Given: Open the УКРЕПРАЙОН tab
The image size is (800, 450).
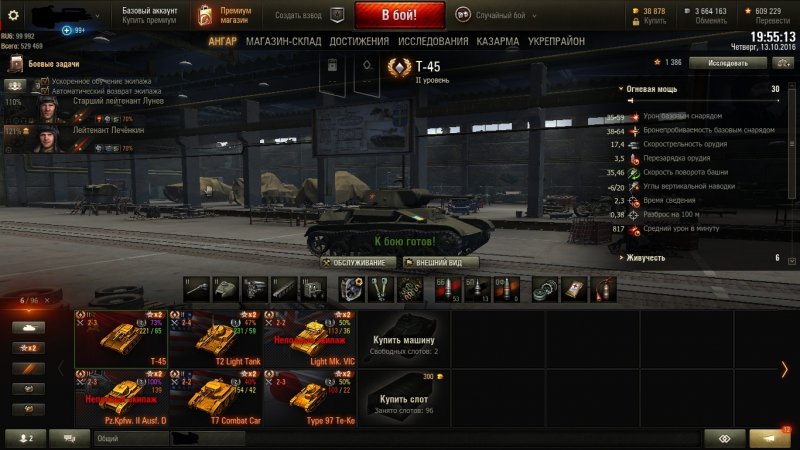Looking at the screenshot, I should click(x=559, y=41).
